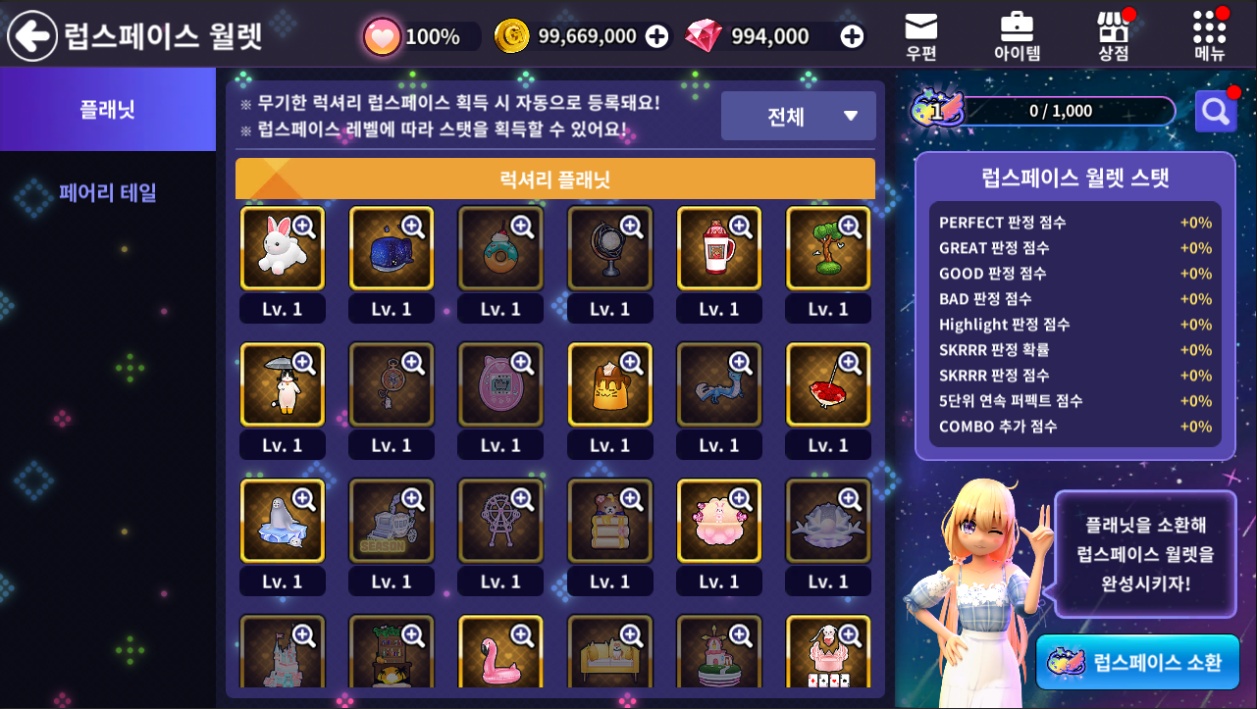Select the blue whale planet tile

pos(391,249)
